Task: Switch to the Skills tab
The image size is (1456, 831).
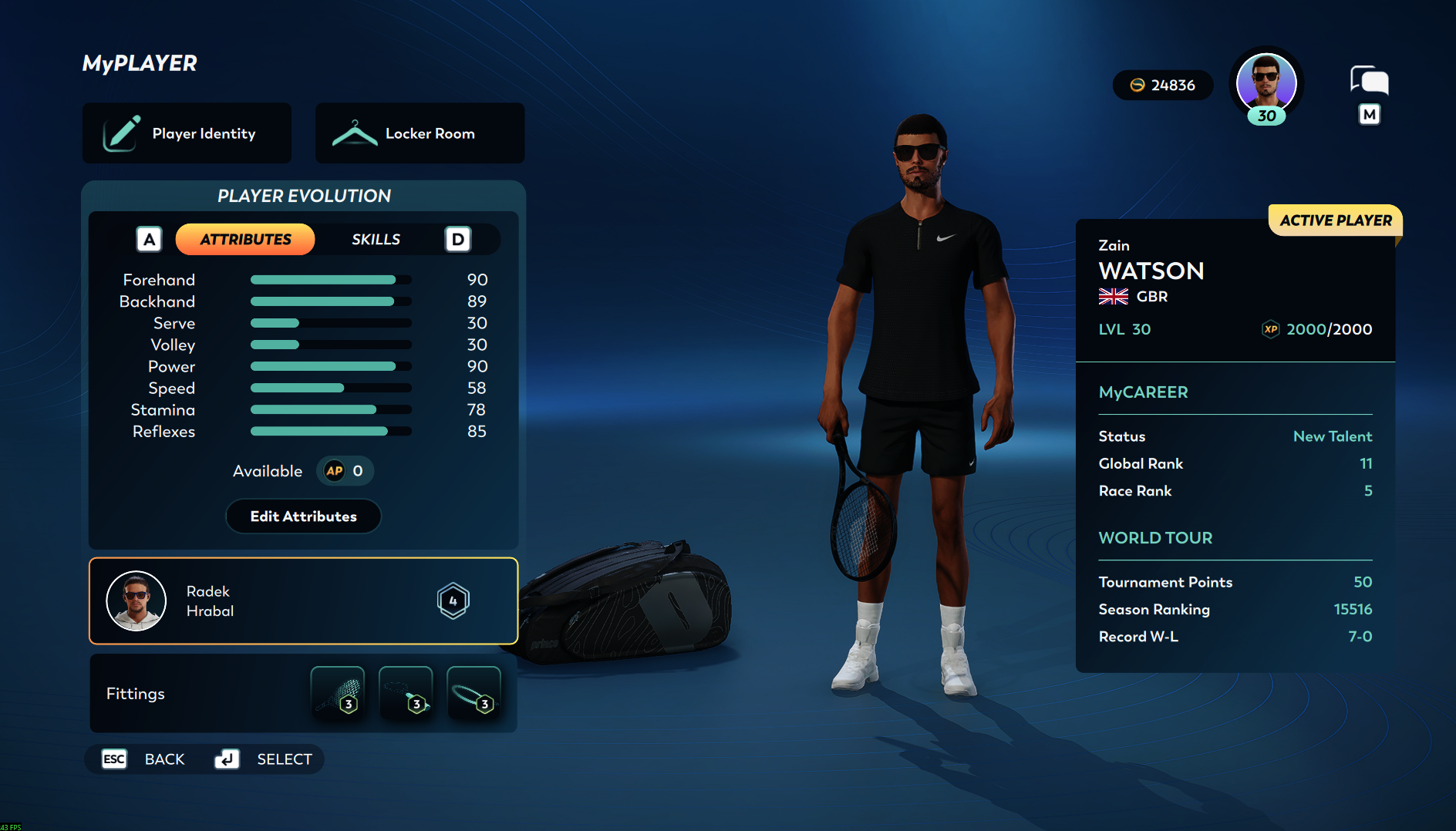Action: tap(376, 240)
